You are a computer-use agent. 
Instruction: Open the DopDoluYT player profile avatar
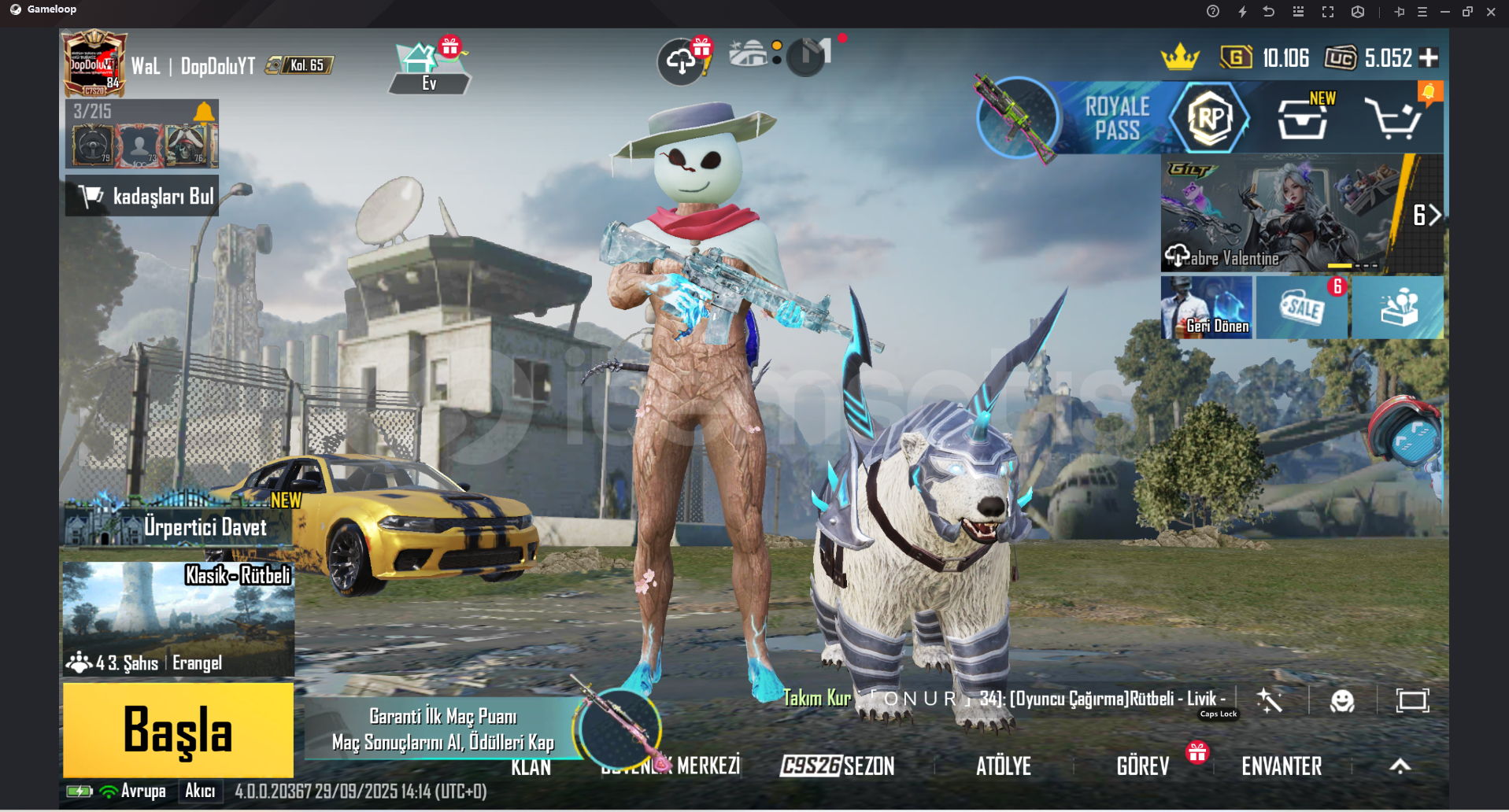(x=94, y=63)
